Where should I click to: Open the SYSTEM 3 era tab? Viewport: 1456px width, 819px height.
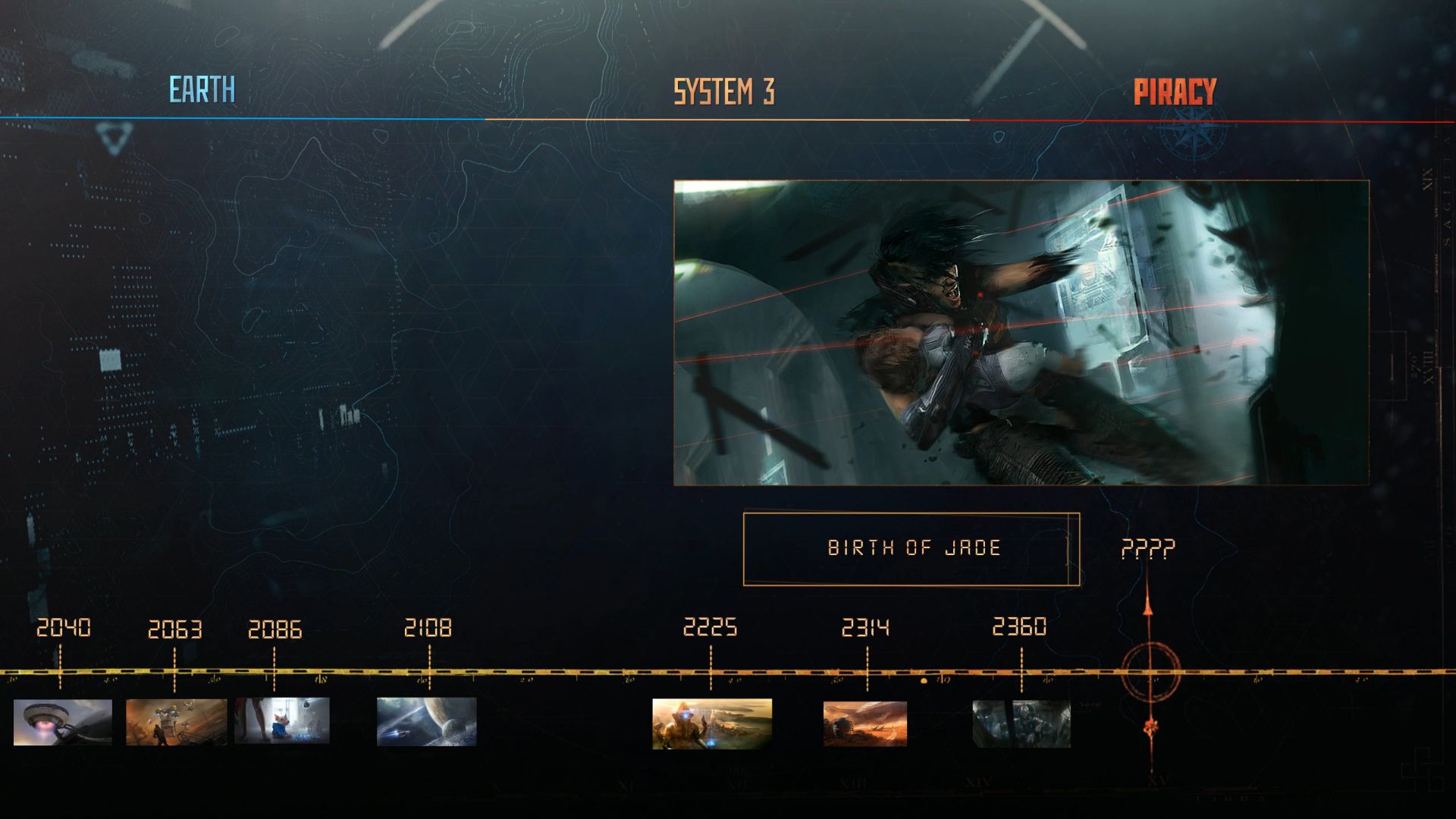point(724,92)
